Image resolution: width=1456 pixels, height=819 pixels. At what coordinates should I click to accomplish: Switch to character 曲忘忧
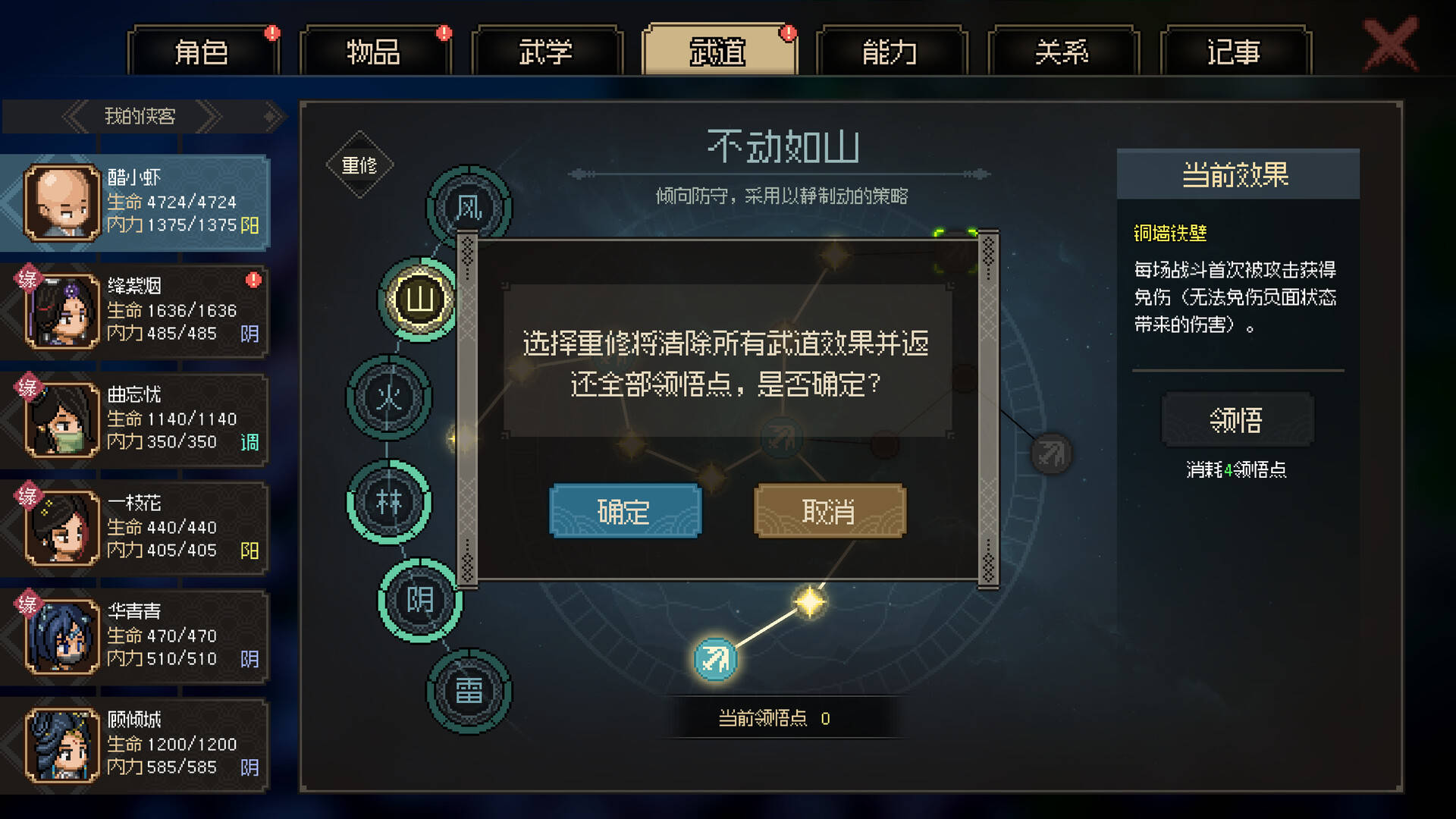click(x=136, y=418)
